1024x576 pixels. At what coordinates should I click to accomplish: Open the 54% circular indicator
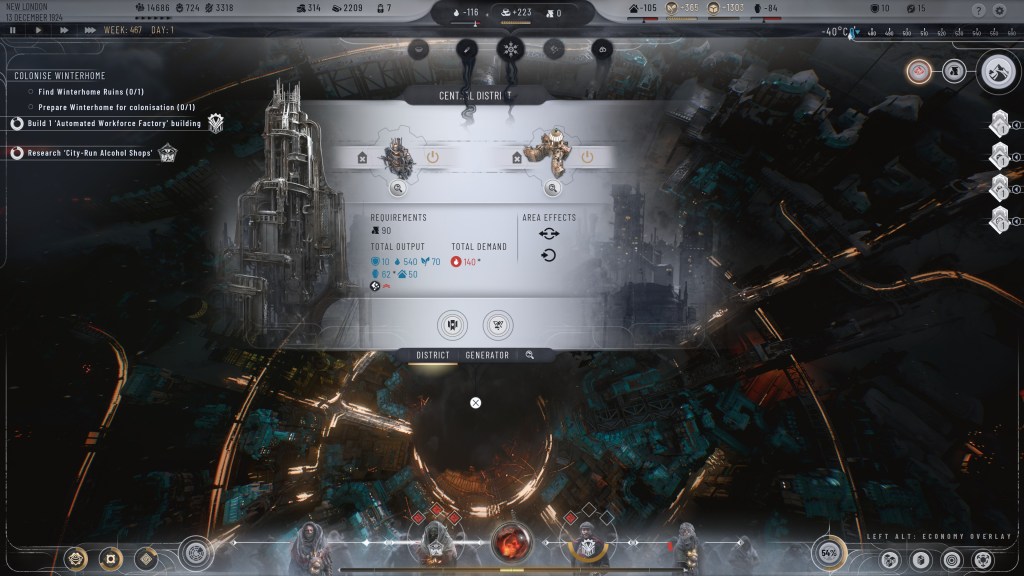[828, 552]
